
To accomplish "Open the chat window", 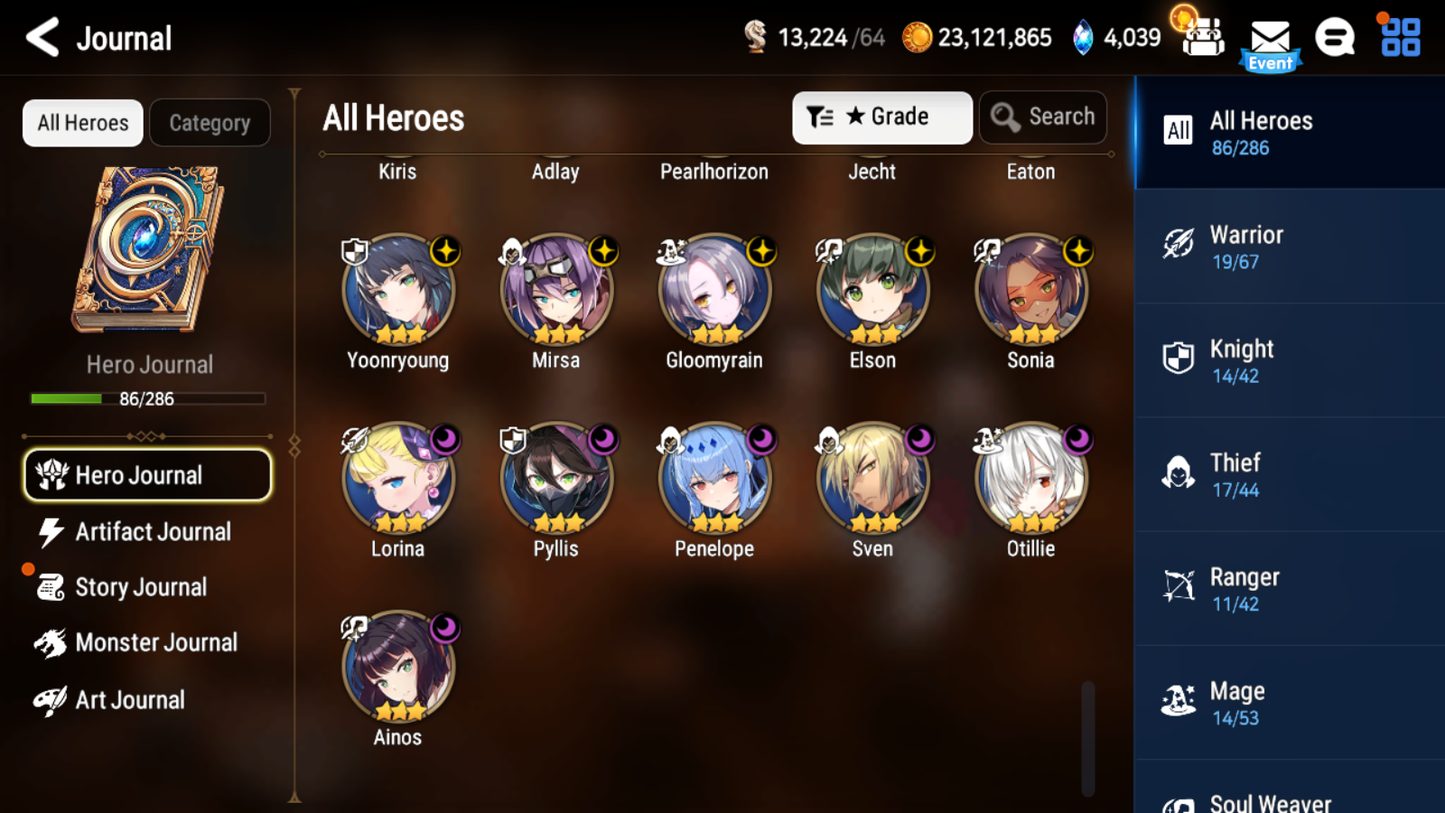I will [x=1335, y=38].
